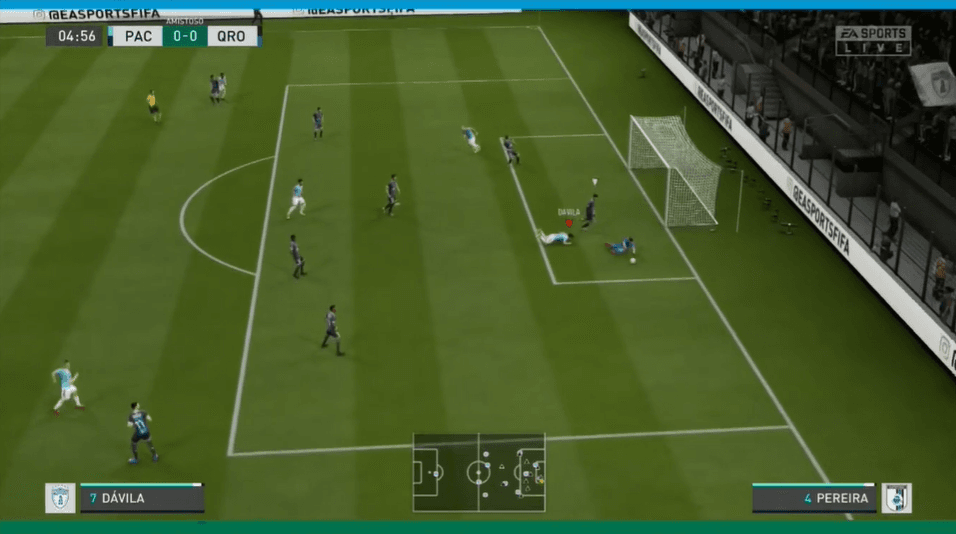This screenshot has width=956, height=534.
Task: Click the Querétaro club crest icon
Action: [896, 498]
